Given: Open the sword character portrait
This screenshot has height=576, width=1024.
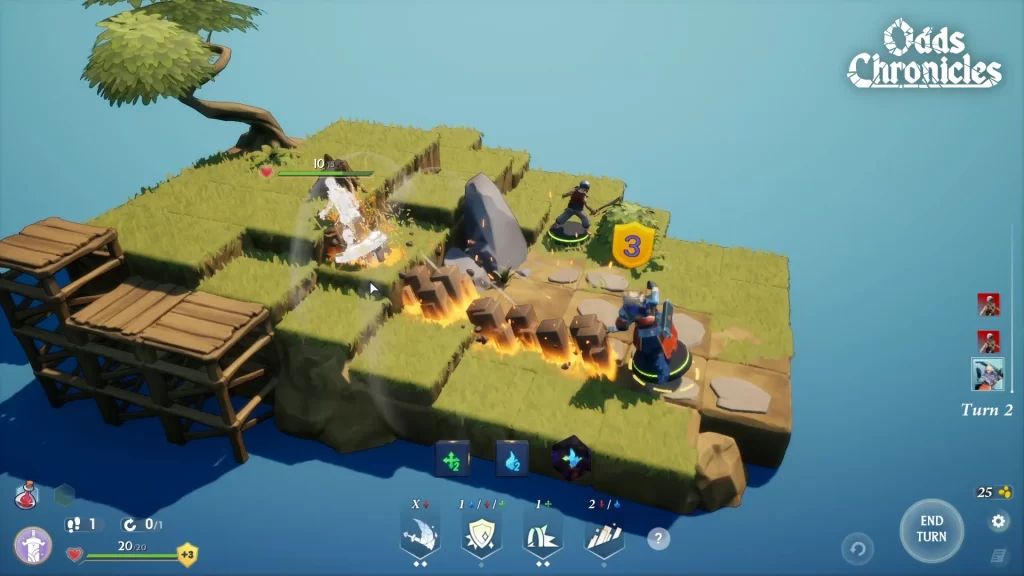Looking at the screenshot, I should click(x=32, y=546).
